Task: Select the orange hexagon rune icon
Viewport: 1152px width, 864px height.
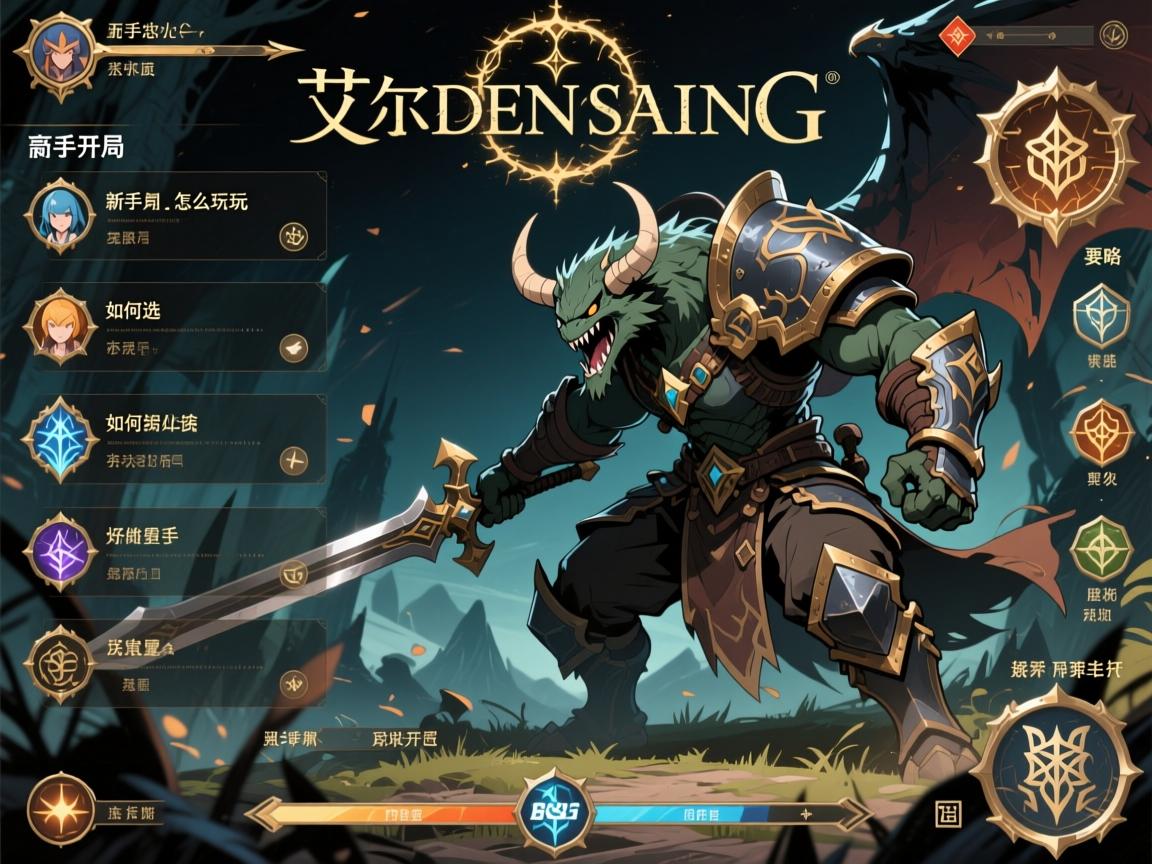Action: [1100, 433]
